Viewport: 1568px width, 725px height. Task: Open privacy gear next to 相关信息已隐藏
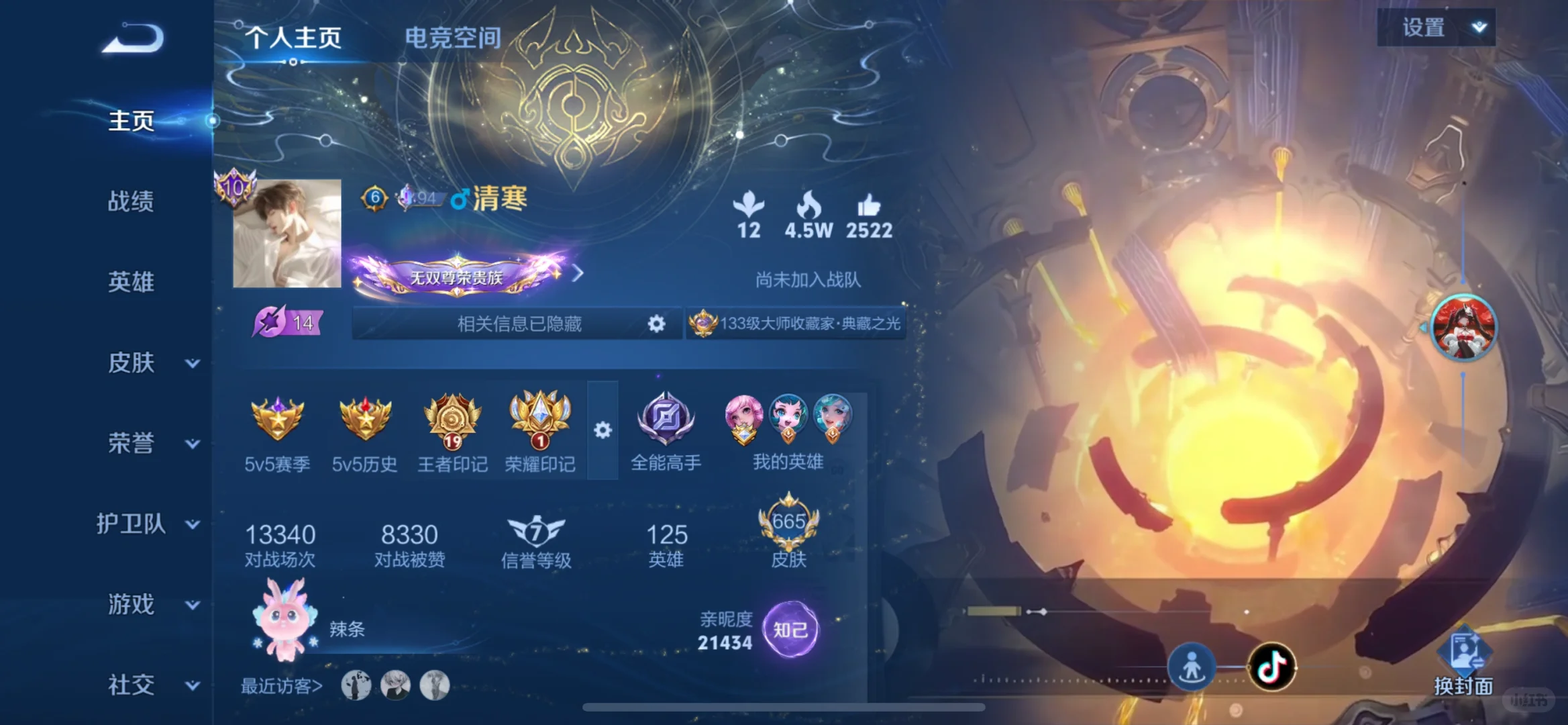(657, 323)
